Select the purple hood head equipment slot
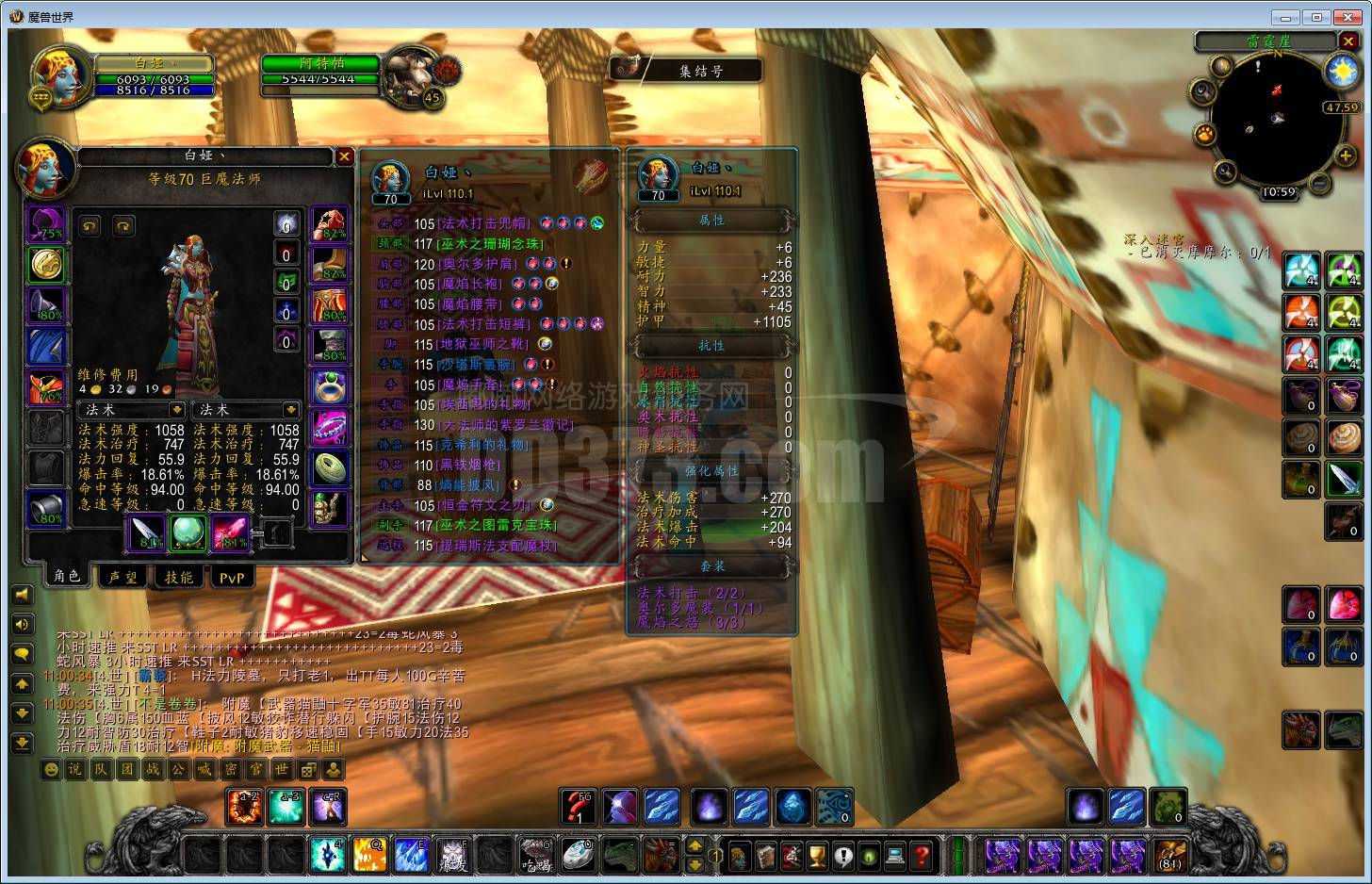This screenshot has height=884, width=1372. pos(46,224)
